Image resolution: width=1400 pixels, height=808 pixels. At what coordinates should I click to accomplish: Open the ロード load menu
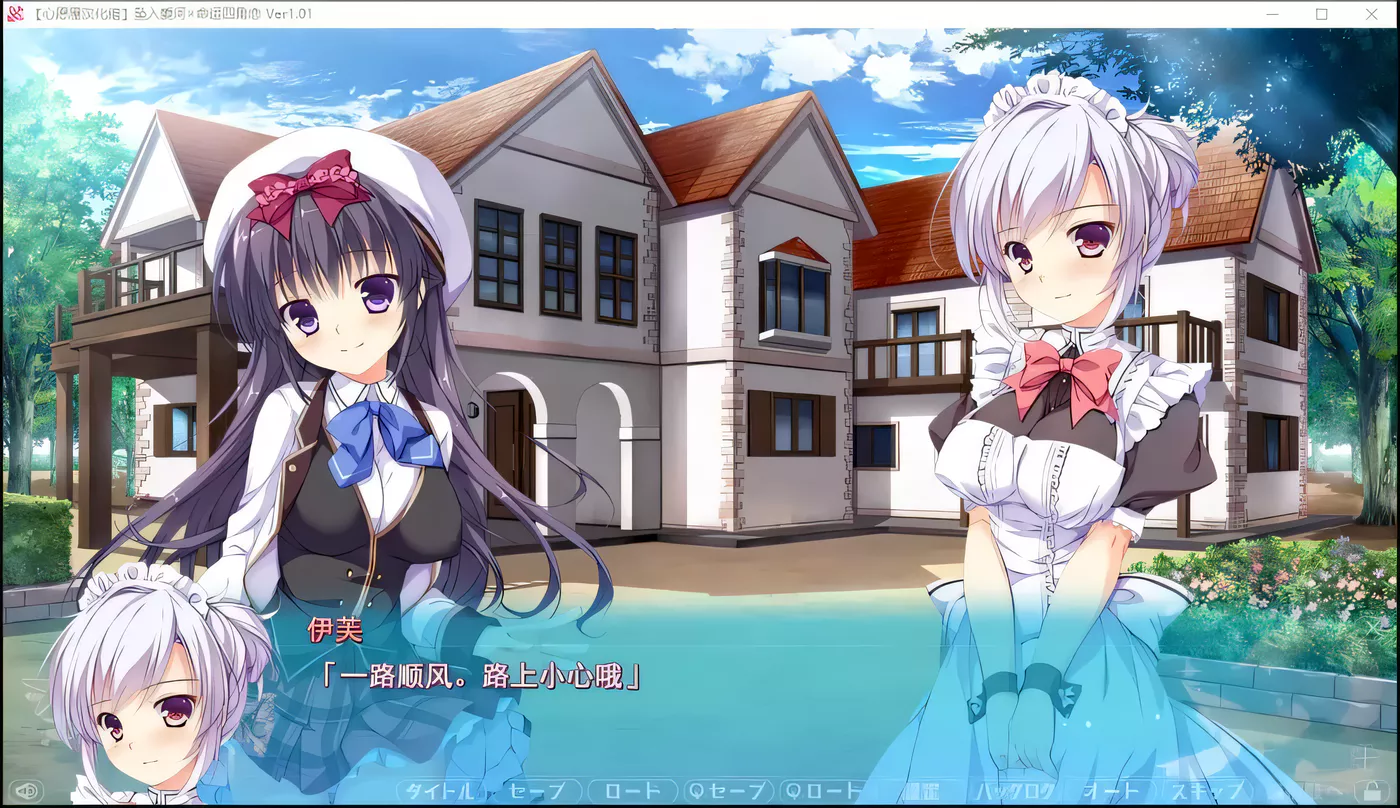coord(632,792)
